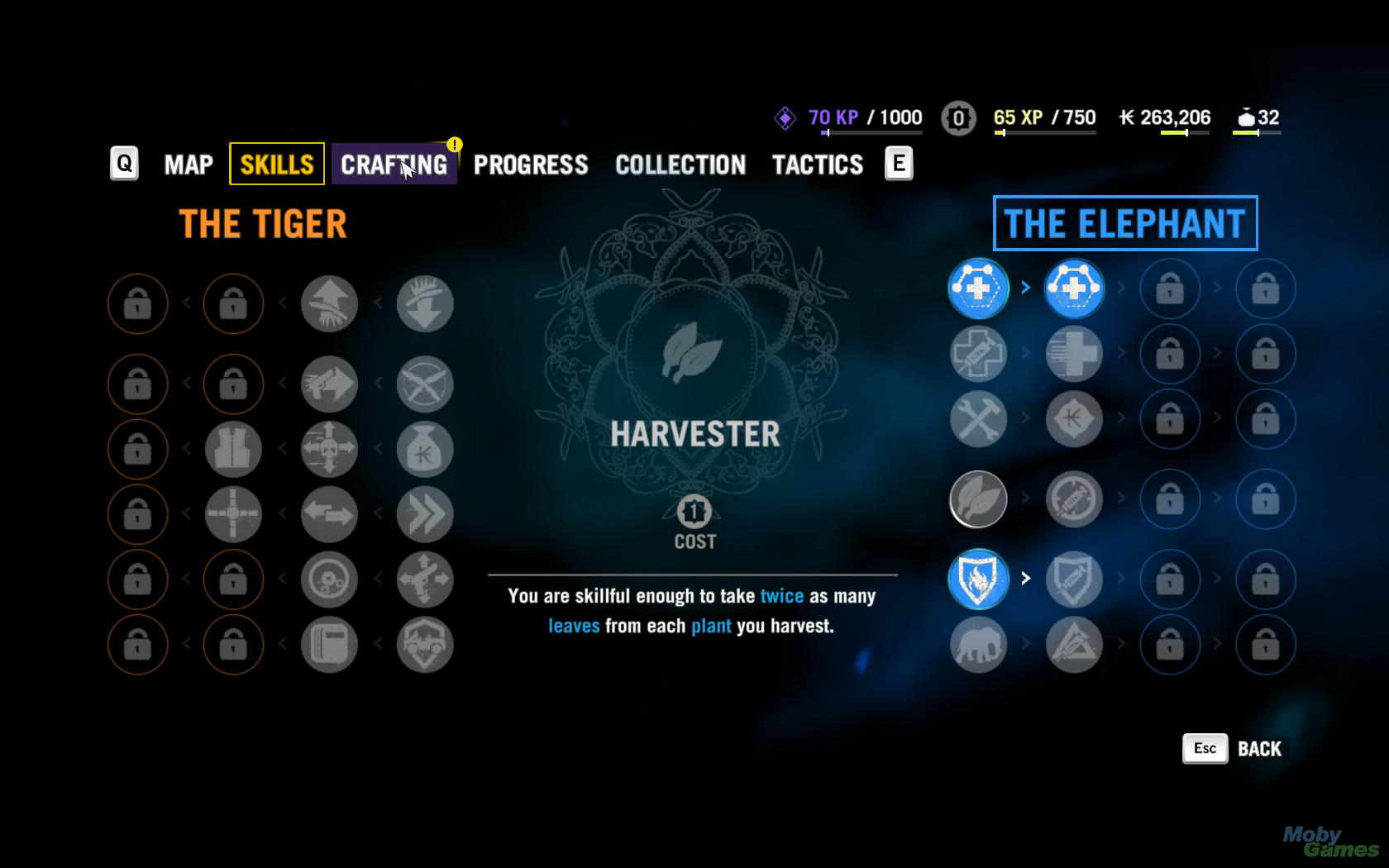Select the syringe-cross healing skill icon

tap(978, 354)
